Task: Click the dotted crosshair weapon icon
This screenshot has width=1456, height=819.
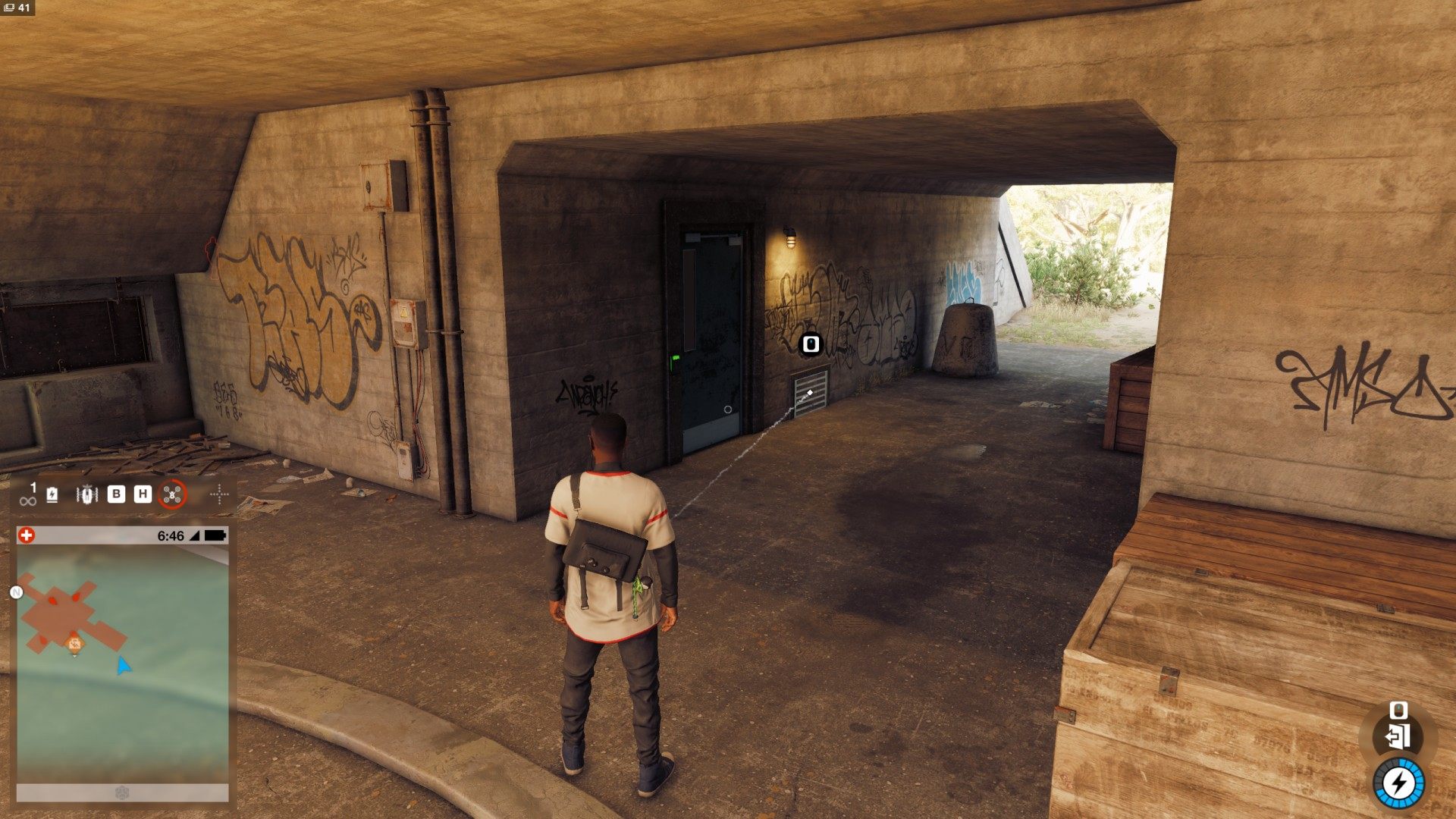Action: coord(219,495)
